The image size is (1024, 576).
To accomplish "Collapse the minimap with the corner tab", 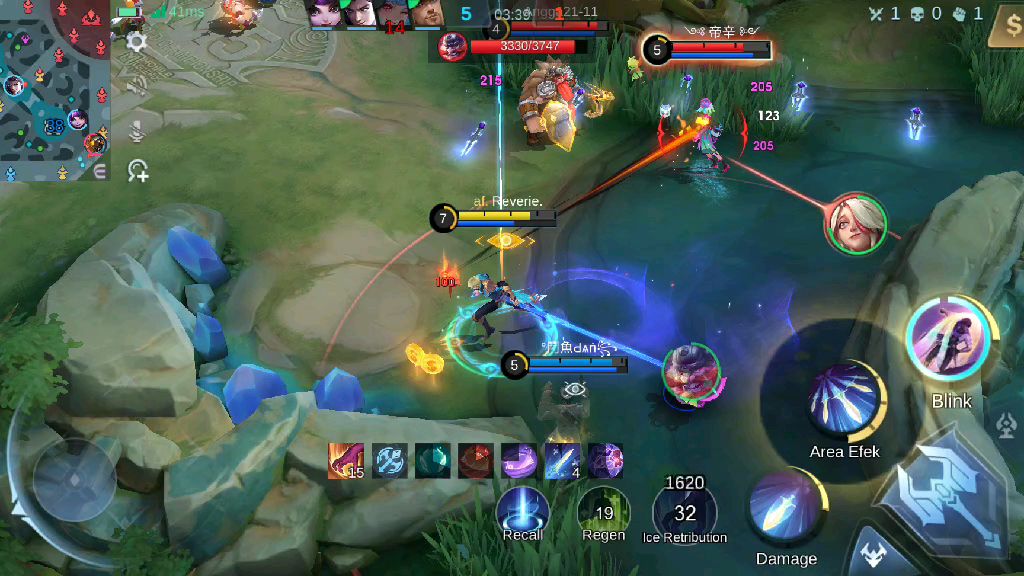I will click(100, 172).
